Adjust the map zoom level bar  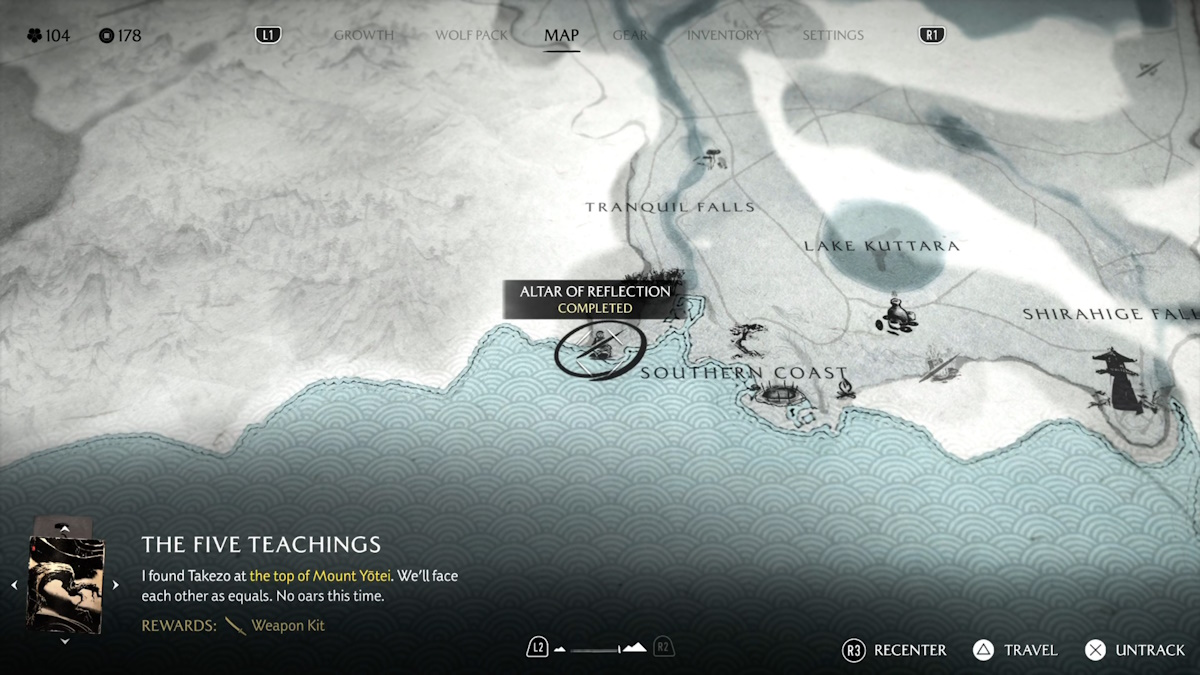[x=599, y=649]
